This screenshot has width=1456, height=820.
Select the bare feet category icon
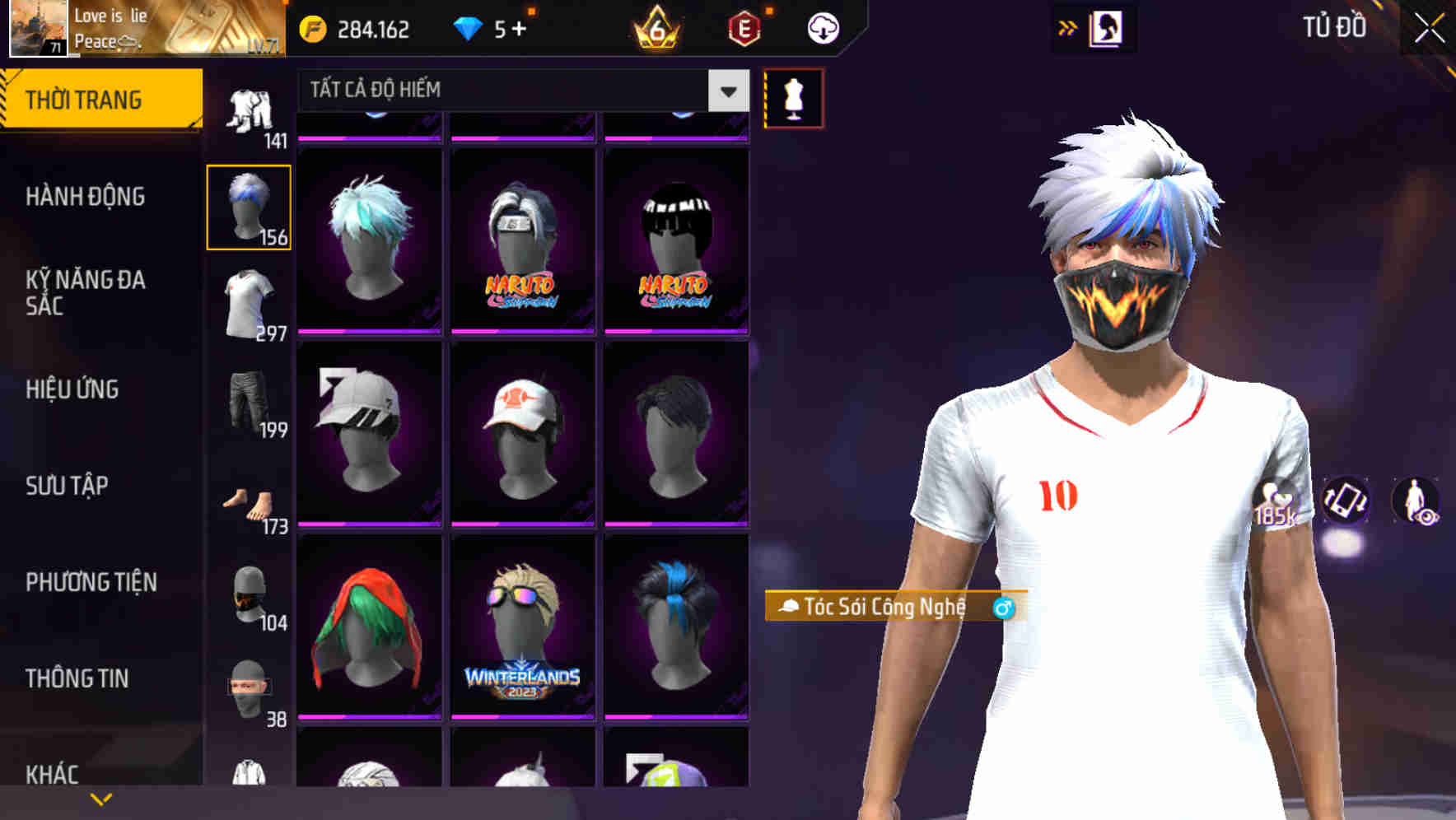coord(249,502)
